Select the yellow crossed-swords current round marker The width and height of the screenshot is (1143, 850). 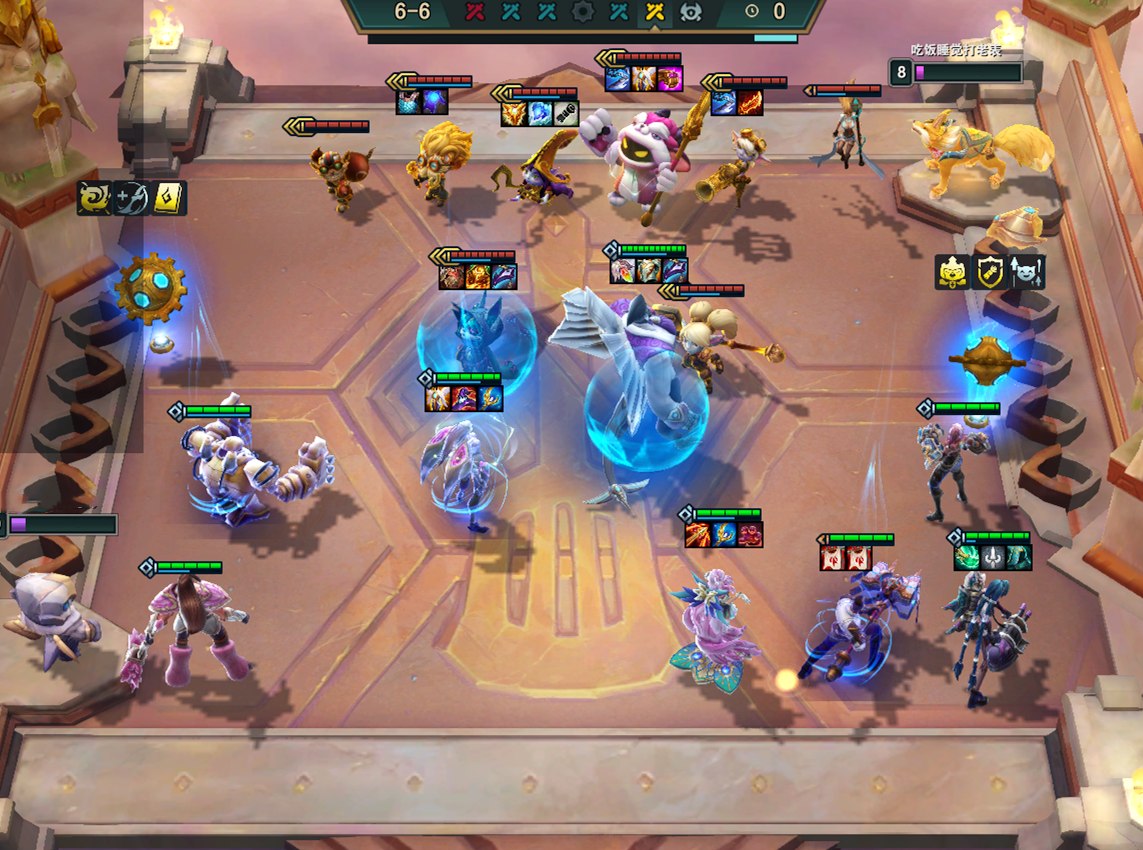pos(655,13)
